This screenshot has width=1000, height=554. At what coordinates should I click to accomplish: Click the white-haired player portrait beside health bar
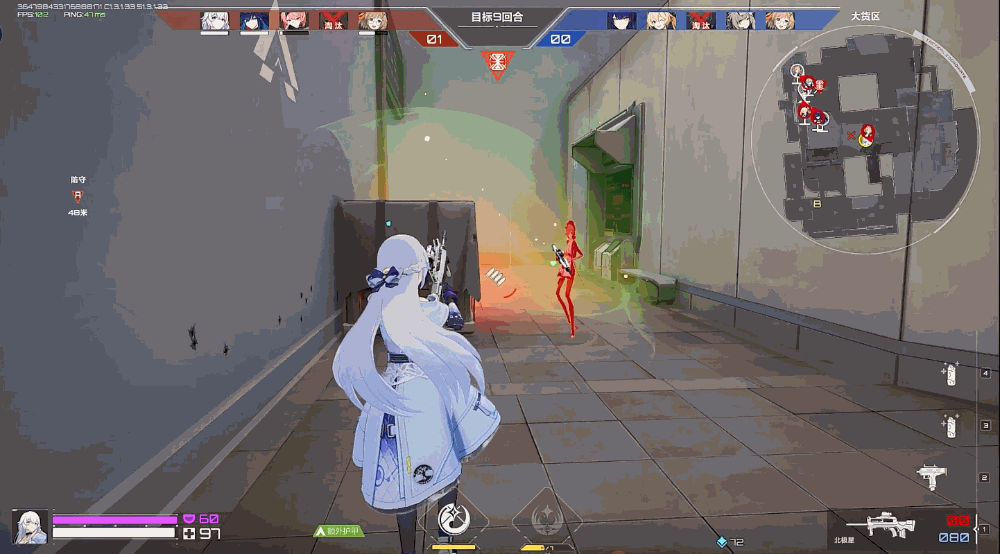pyautogui.click(x=29, y=526)
